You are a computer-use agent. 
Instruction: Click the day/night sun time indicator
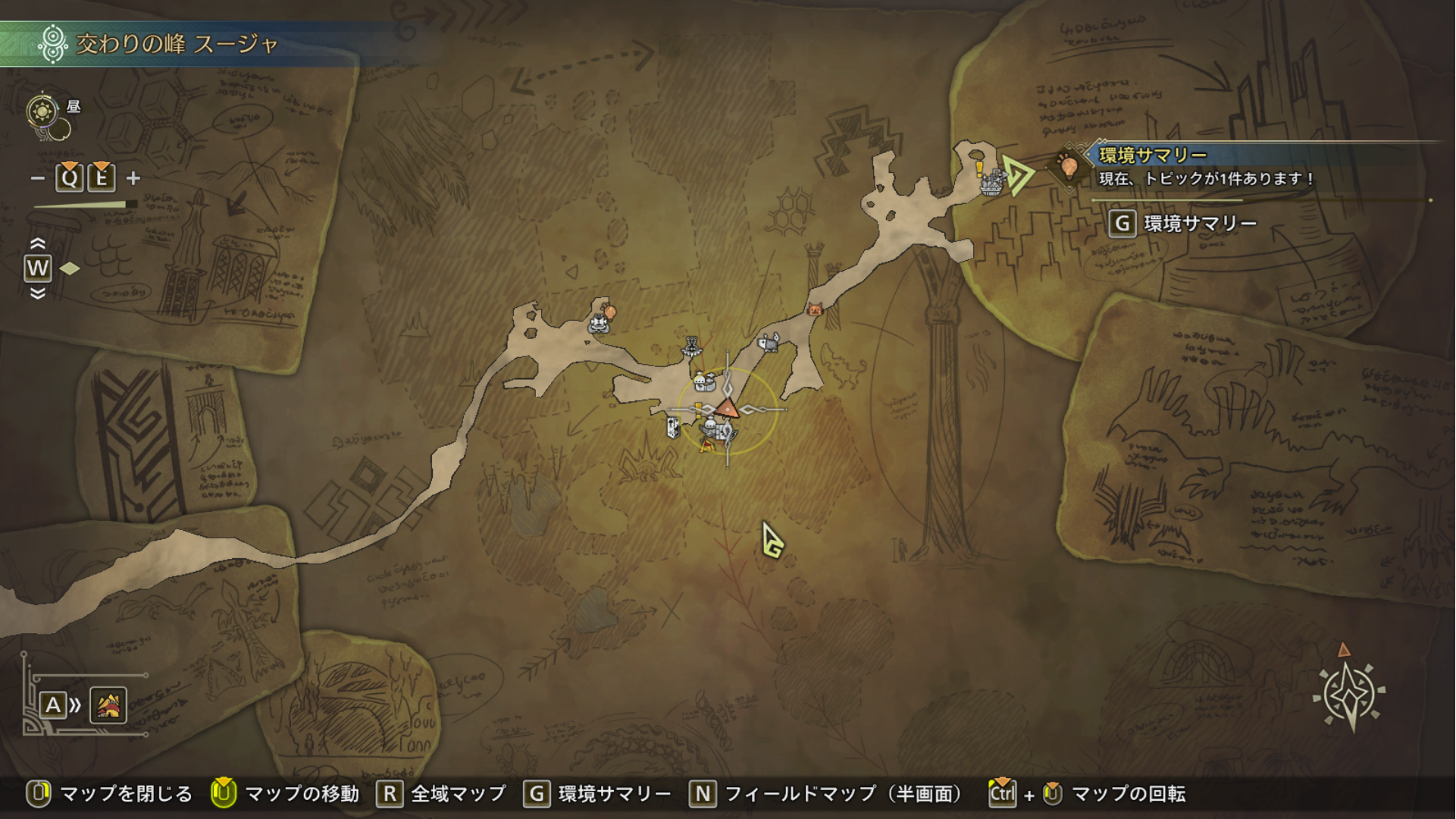(x=43, y=112)
